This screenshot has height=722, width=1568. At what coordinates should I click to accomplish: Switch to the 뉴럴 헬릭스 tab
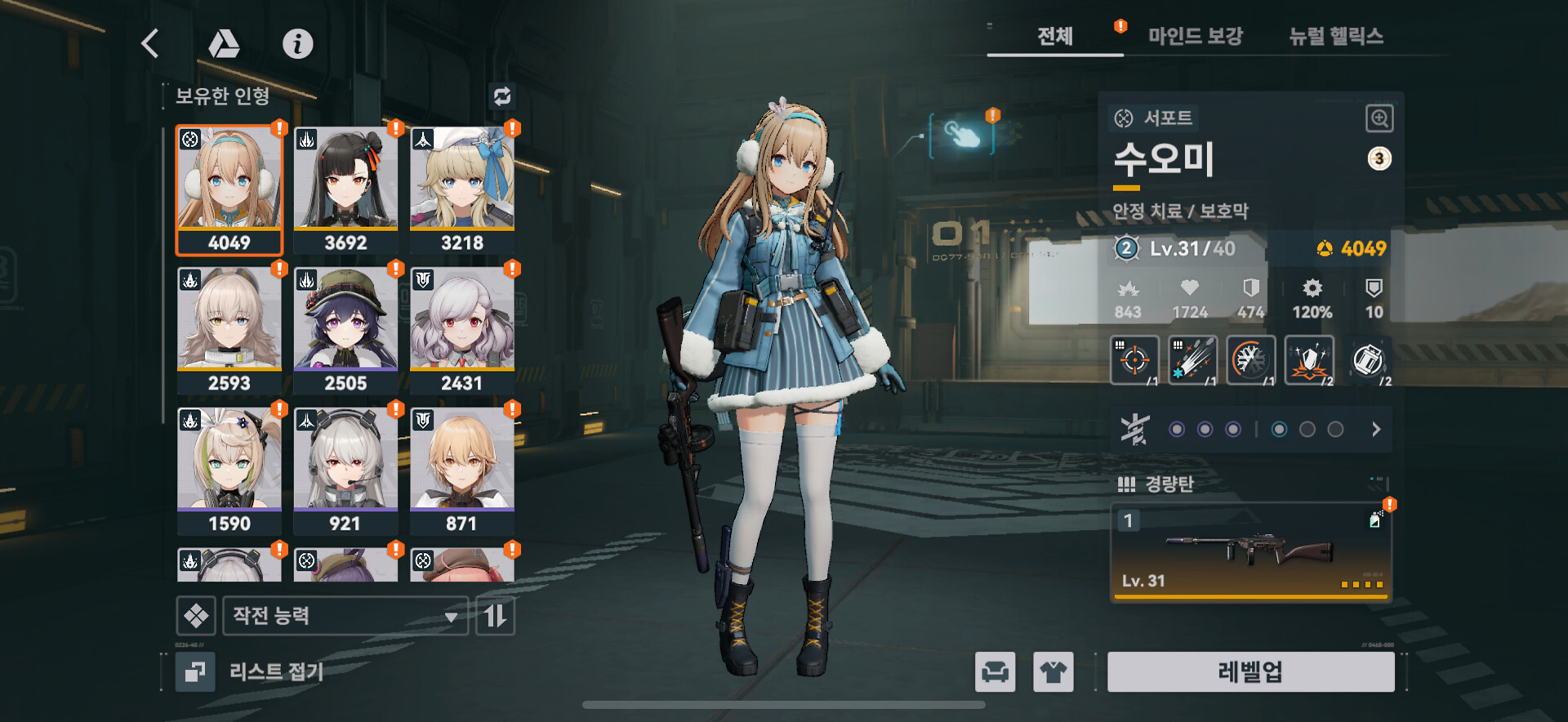(1335, 36)
